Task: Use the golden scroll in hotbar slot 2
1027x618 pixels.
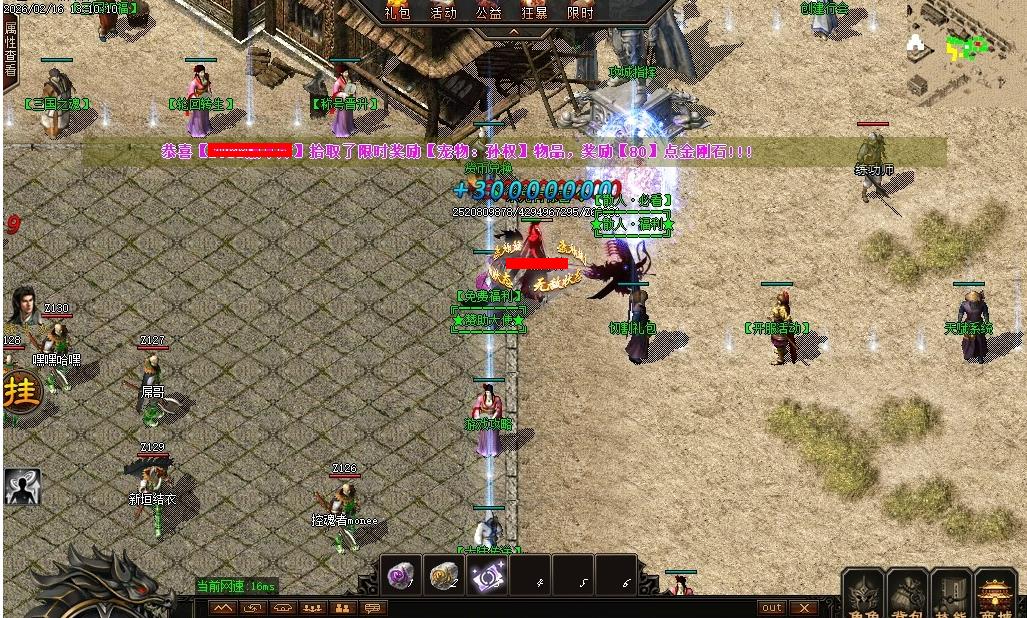Action: coord(445,575)
